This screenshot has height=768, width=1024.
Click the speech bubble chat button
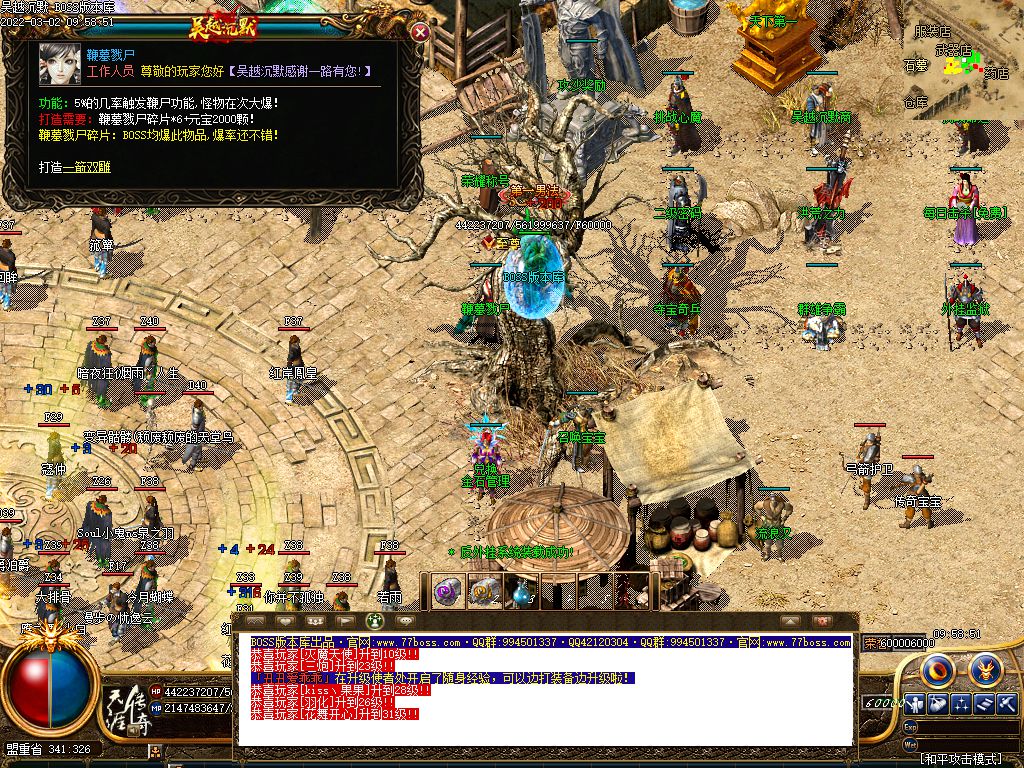coord(405,621)
